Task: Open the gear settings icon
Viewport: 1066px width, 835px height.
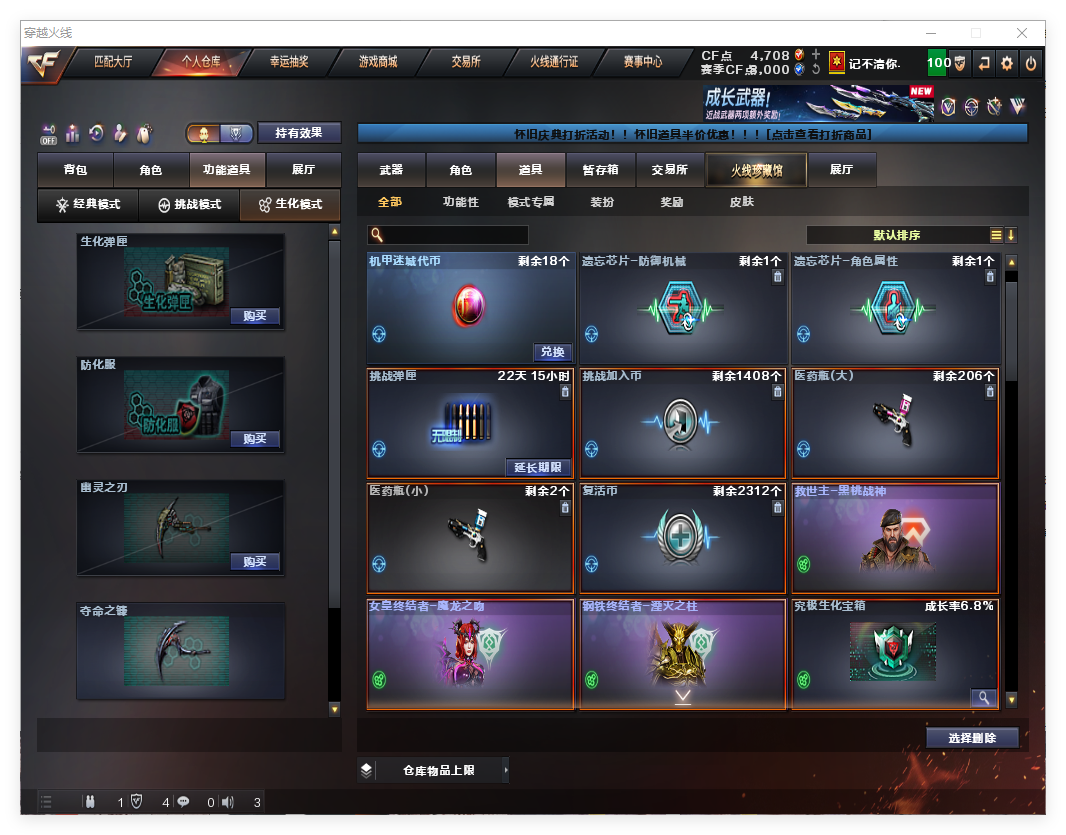Action: [1007, 63]
